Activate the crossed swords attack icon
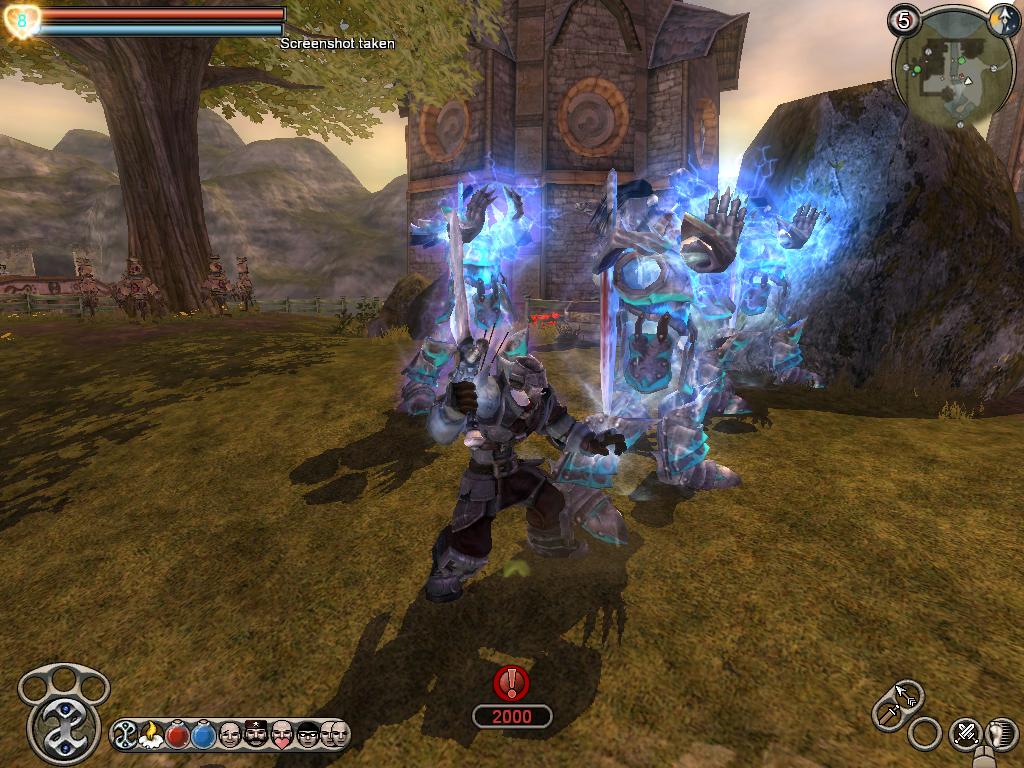This screenshot has width=1024, height=768. click(x=965, y=733)
